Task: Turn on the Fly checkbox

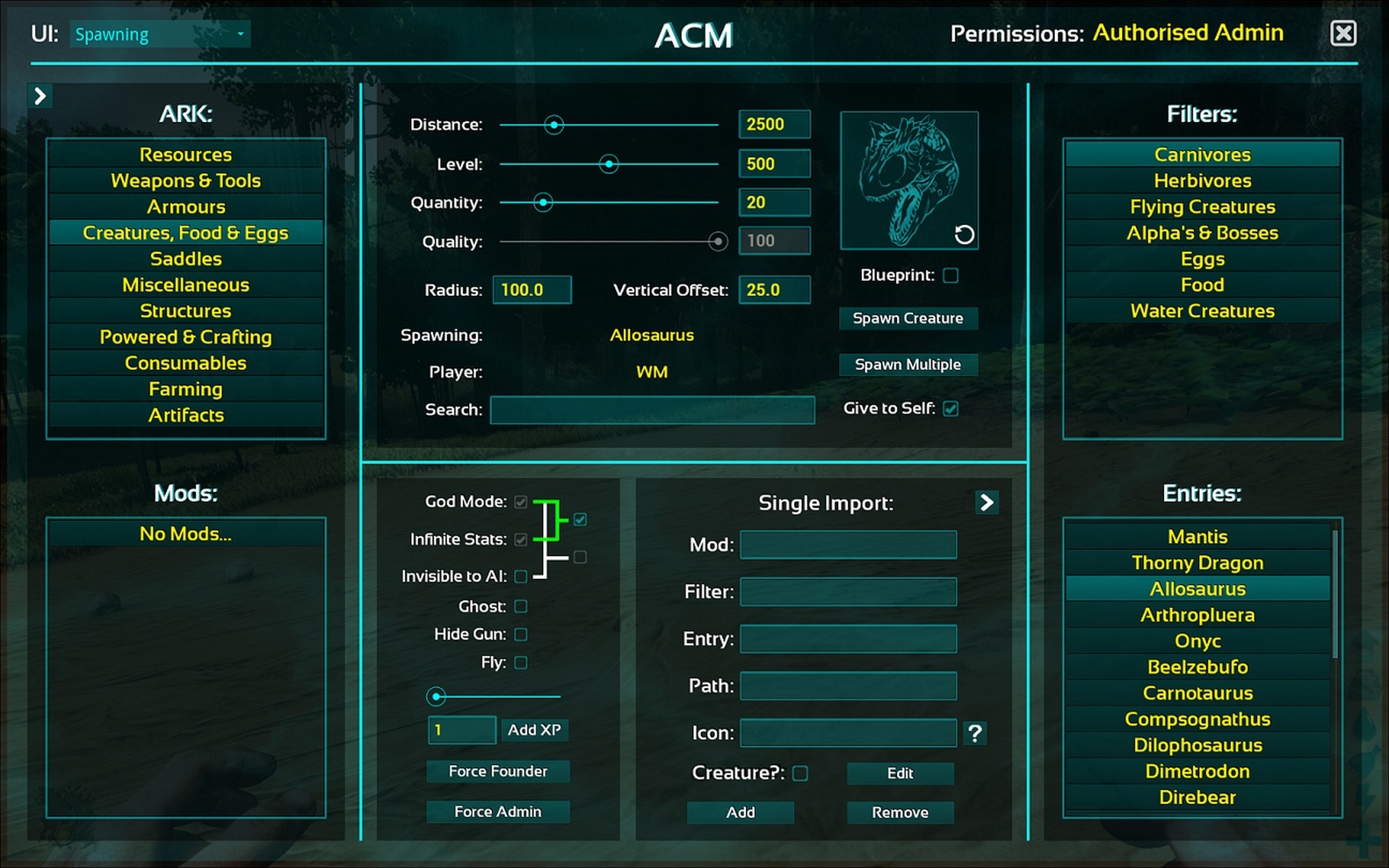Action: point(521,662)
